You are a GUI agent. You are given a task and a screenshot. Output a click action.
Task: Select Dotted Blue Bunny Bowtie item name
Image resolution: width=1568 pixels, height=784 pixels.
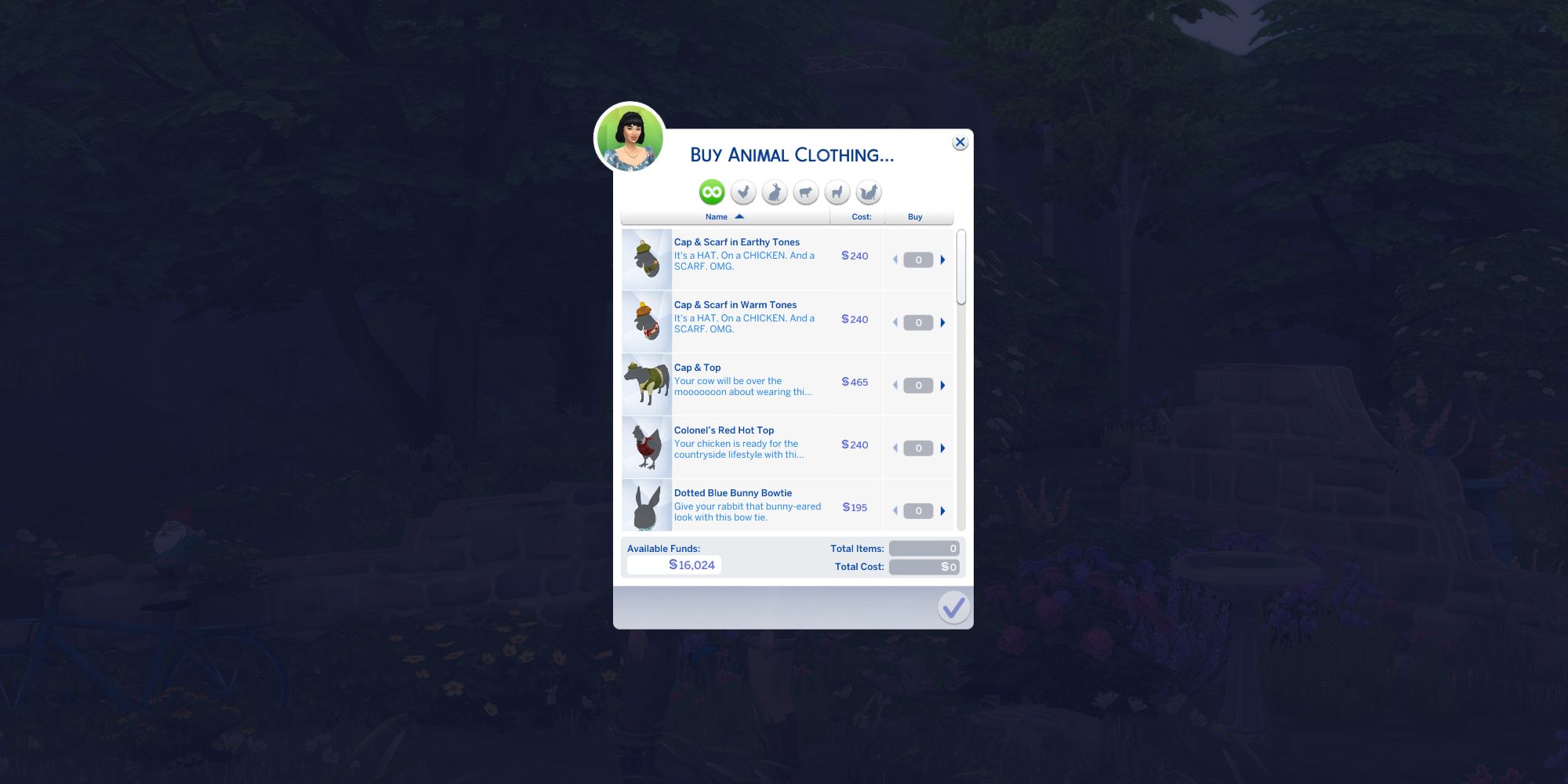[x=733, y=493]
